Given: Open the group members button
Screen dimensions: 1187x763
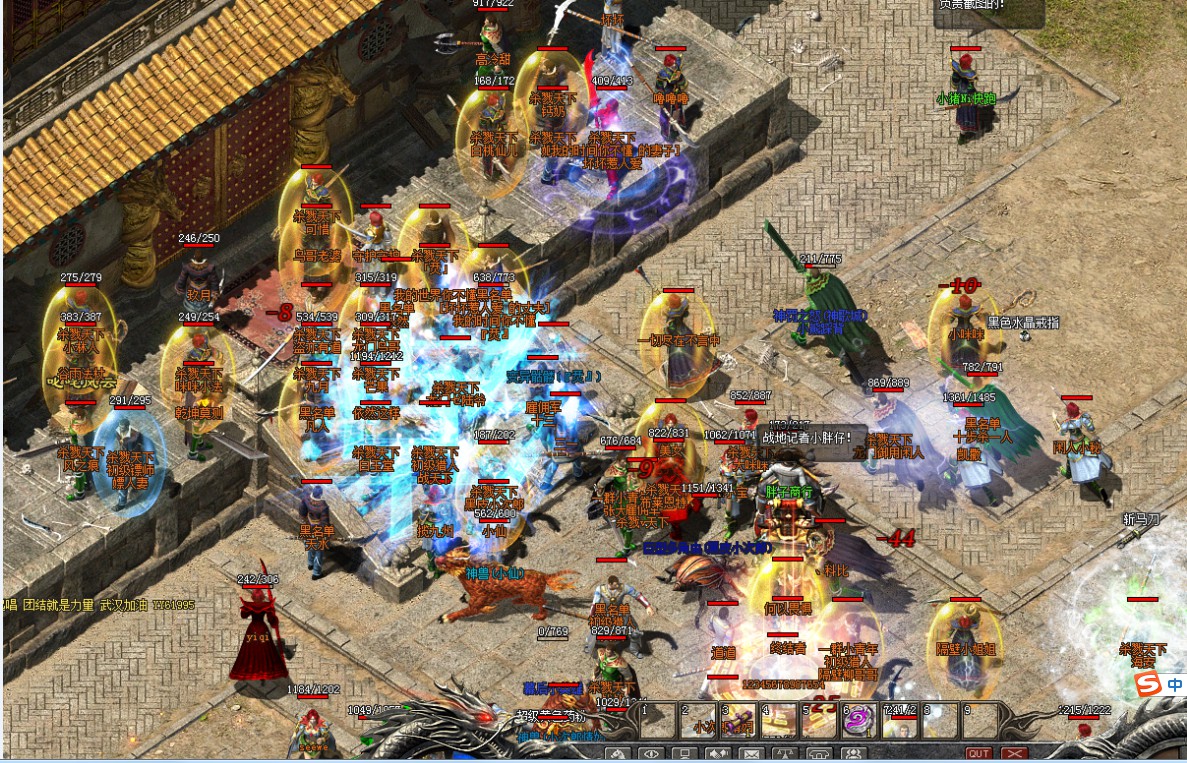Looking at the screenshot, I should click(853, 754).
